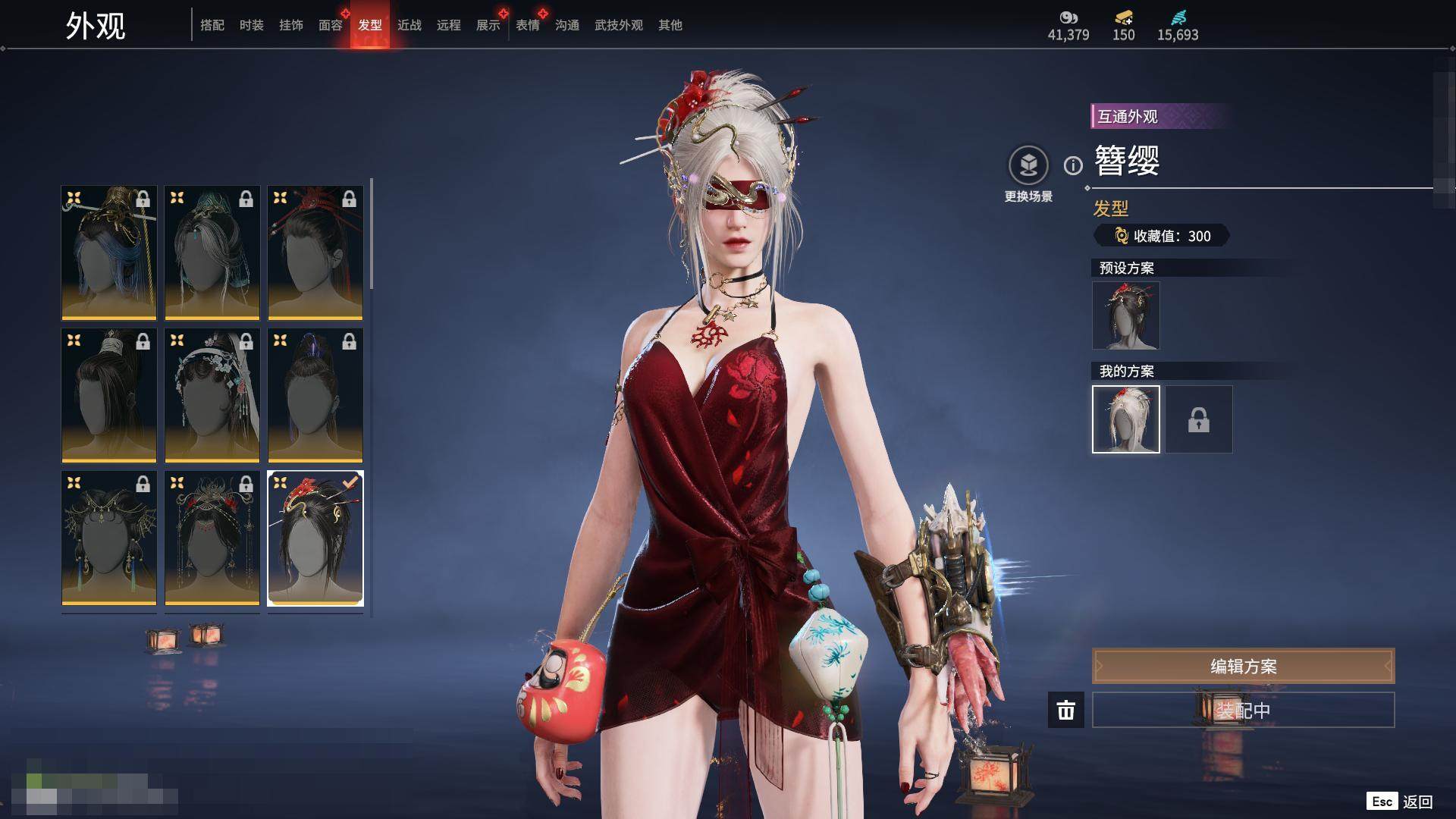
Task: Choose the white-haired 我的方案 thumbnail
Action: (1125, 419)
